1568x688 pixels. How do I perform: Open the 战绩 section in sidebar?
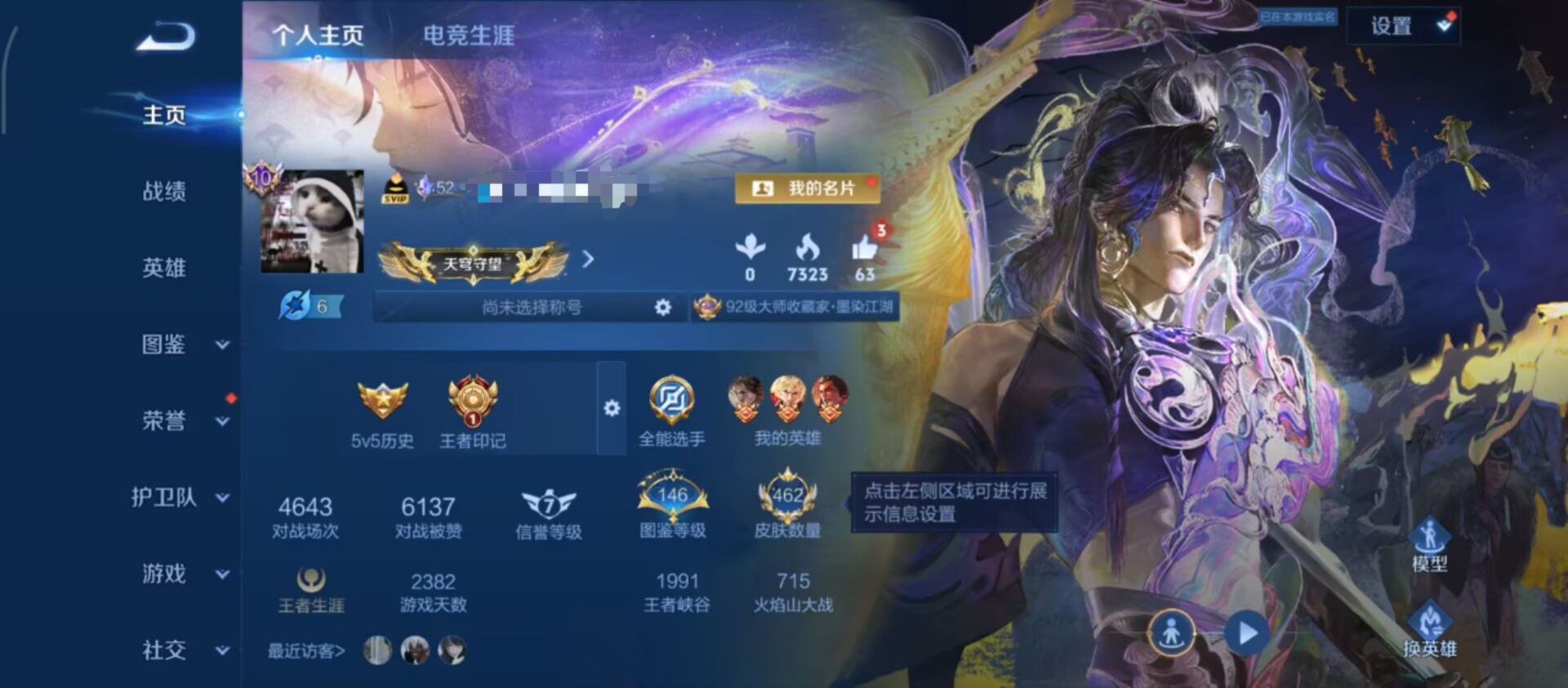164,191
